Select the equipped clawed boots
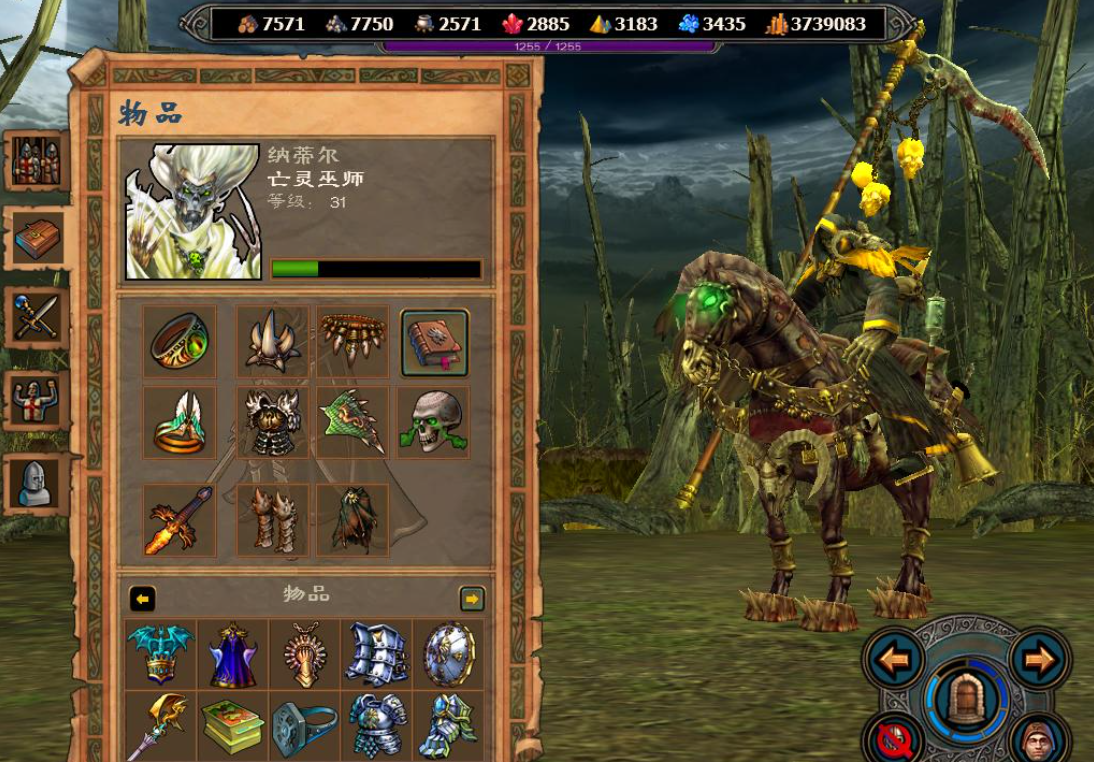1094x762 pixels. coord(272,520)
